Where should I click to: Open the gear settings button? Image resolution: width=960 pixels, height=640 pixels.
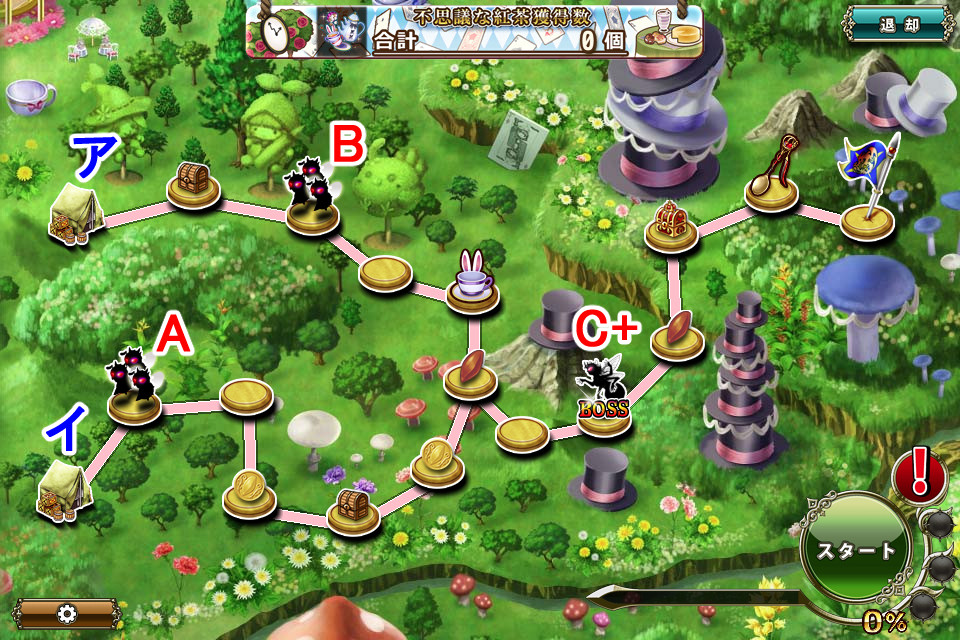point(68,612)
